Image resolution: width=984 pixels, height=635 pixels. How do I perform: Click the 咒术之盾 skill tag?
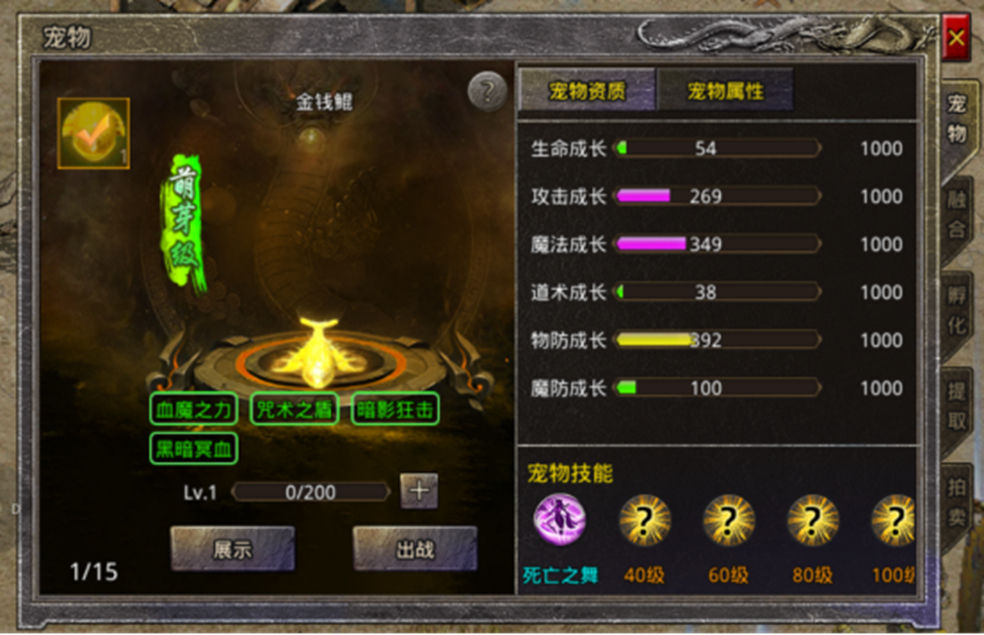click(294, 409)
